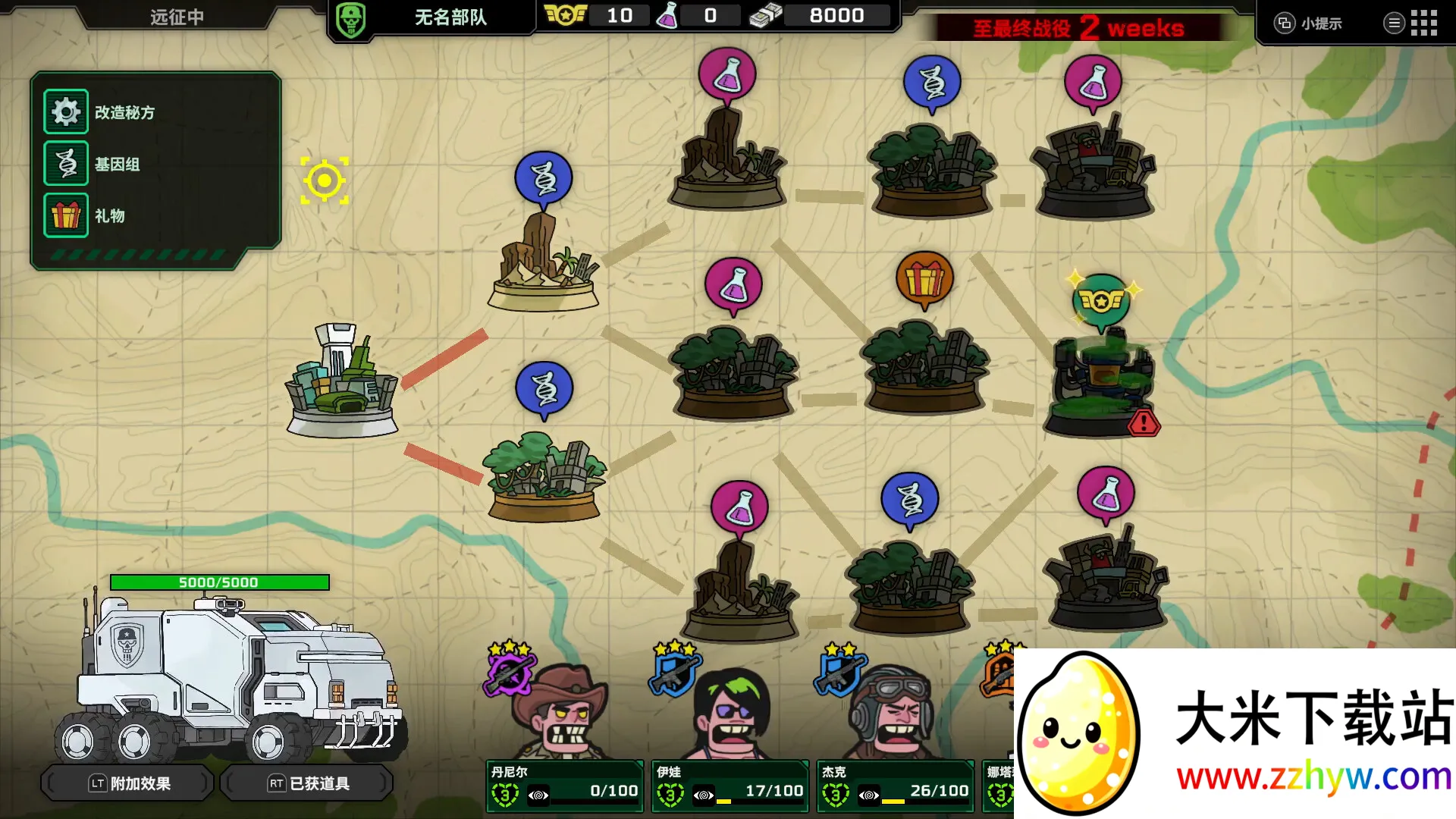
Task: Select soldier 丹尼尔 with cowboy hat
Action: (560, 713)
